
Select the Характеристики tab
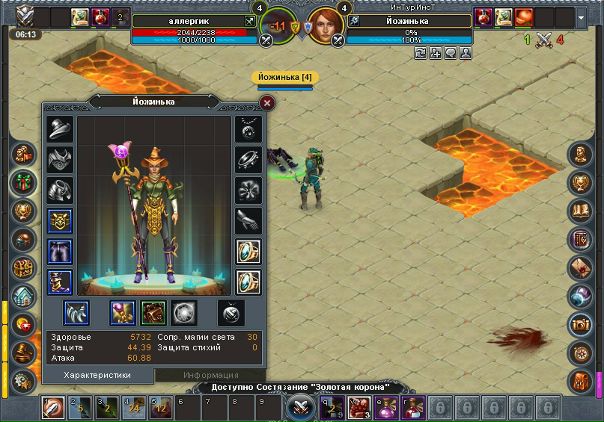[98, 375]
